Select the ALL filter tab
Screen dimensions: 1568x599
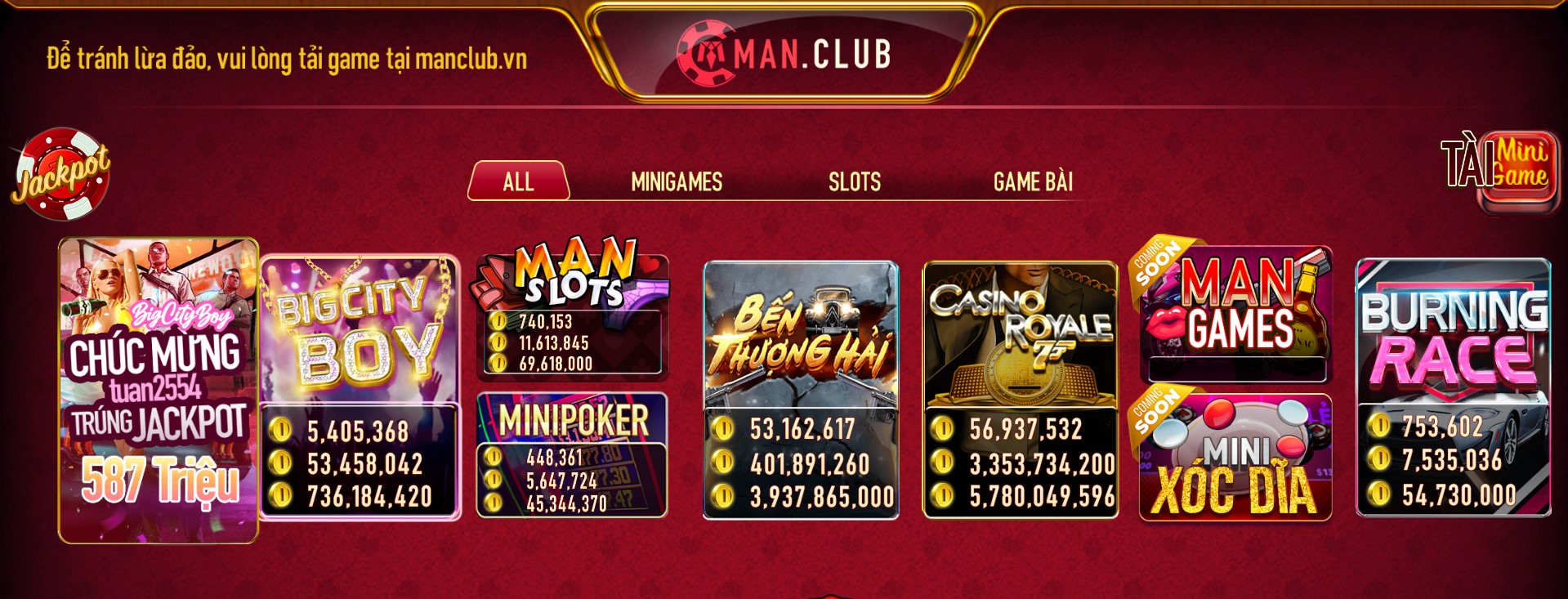[517, 181]
